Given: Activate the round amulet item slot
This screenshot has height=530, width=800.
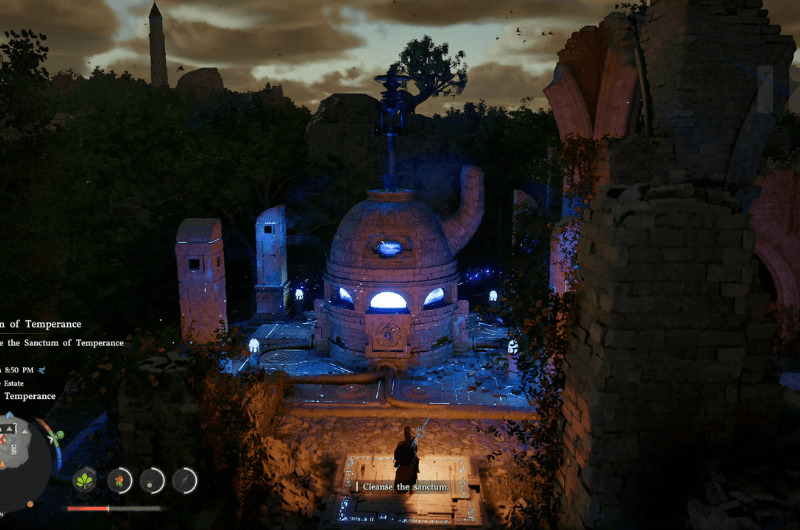Looking at the screenshot, I should pyautogui.click(x=152, y=480).
